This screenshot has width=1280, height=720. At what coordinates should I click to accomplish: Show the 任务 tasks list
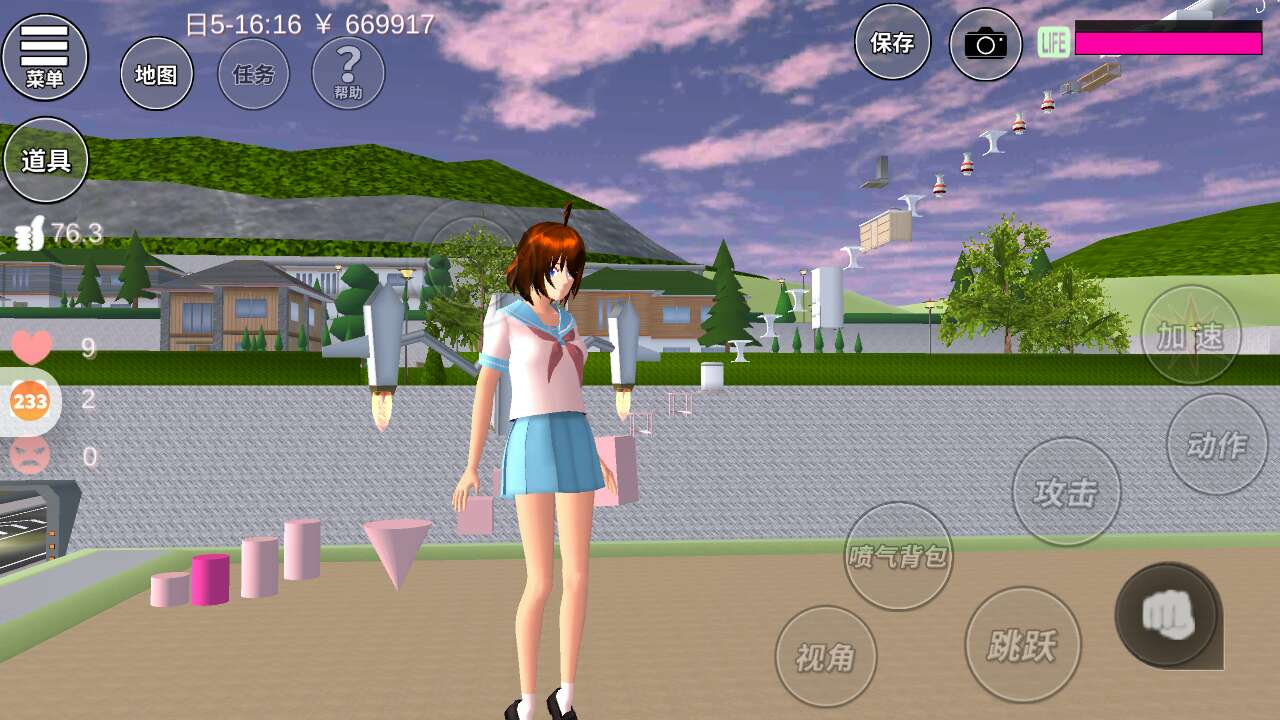pyautogui.click(x=253, y=74)
